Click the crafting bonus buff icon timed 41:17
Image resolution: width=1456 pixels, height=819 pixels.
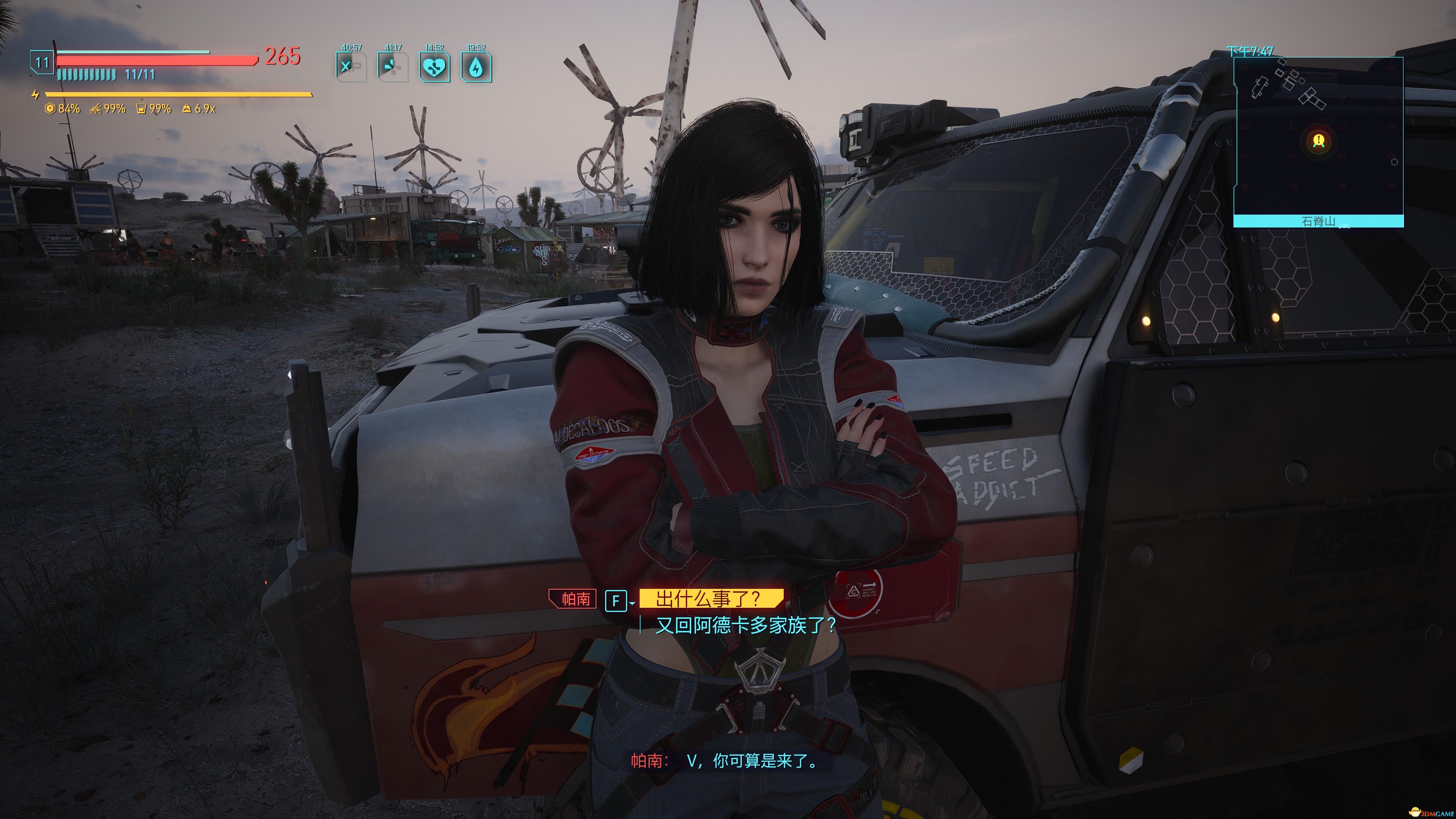tap(394, 68)
